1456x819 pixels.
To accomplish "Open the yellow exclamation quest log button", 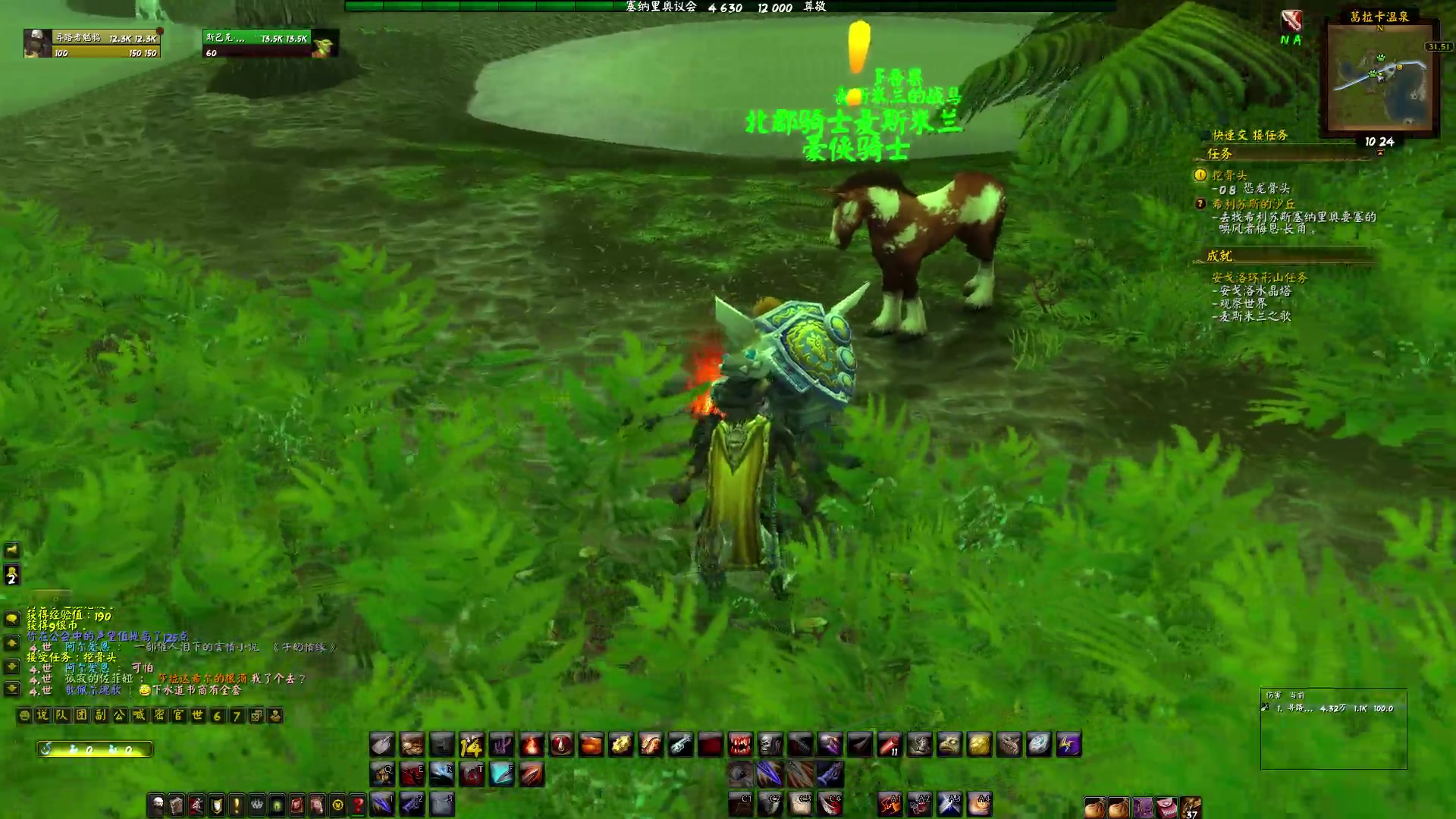I will pos(237,804).
